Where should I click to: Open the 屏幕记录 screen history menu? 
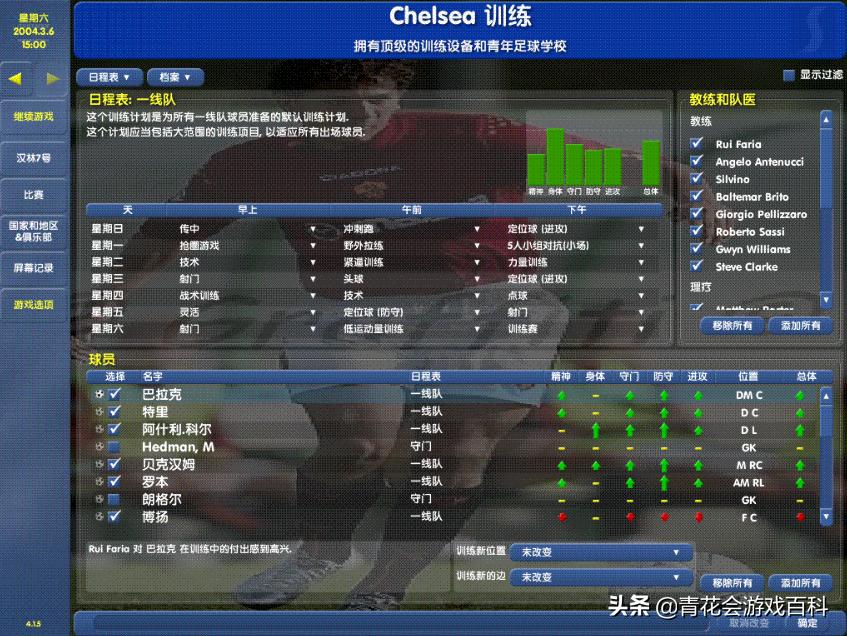point(34,268)
